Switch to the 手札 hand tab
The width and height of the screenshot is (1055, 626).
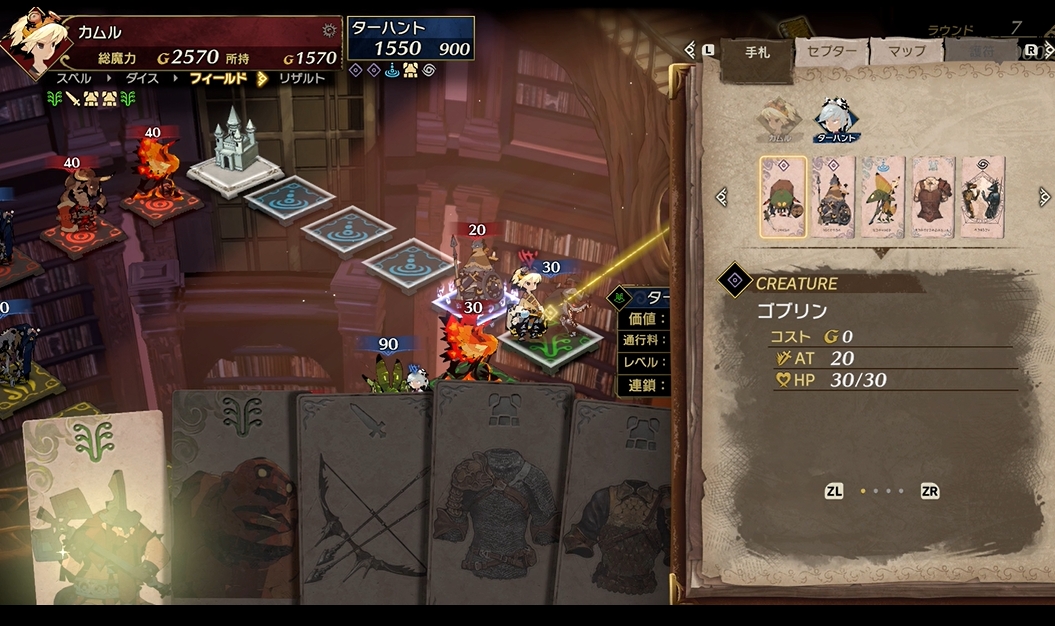pyautogui.click(x=757, y=52)
